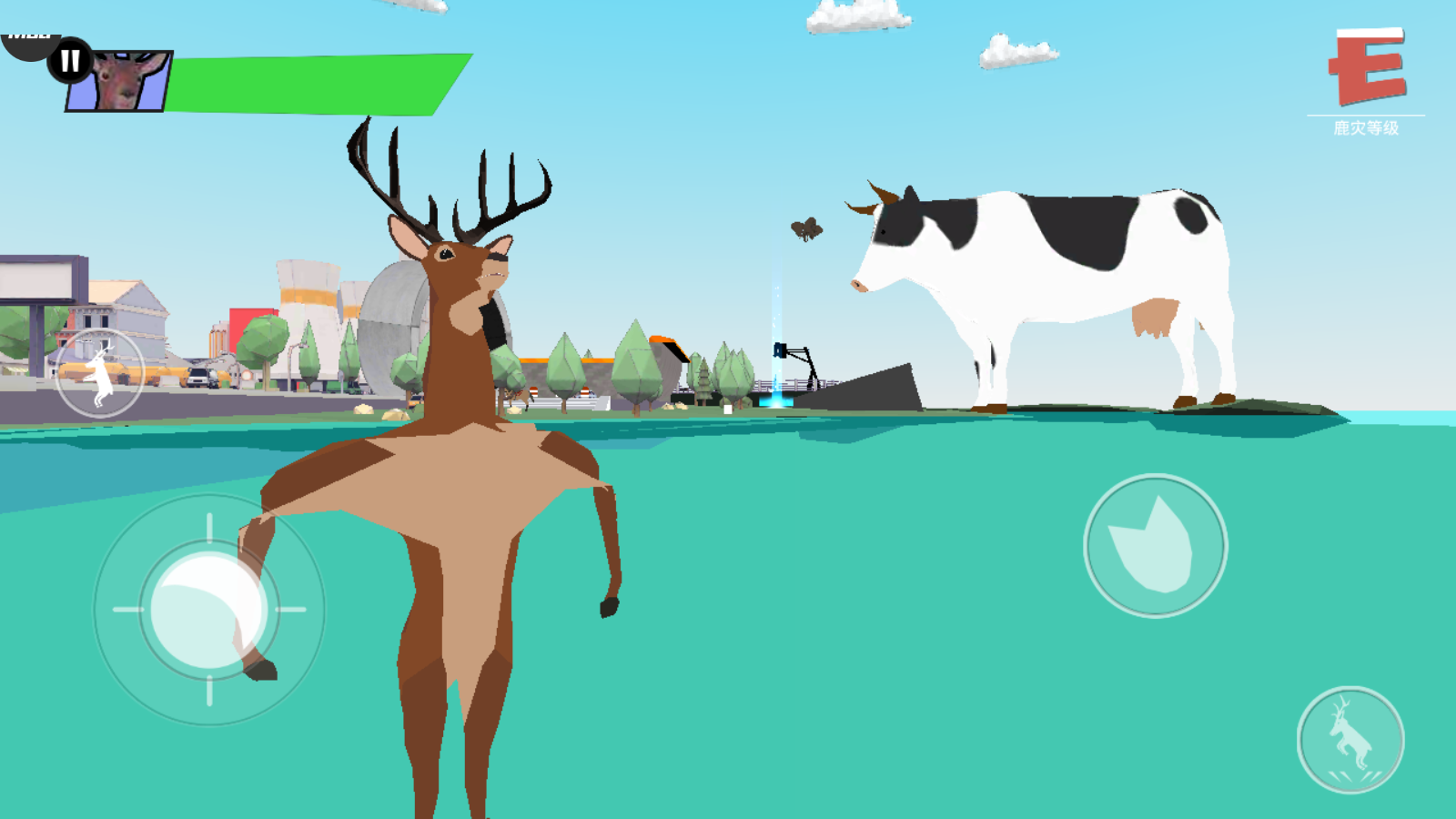
Task: Pause the game with the pause button
Action: pos(70,61)
